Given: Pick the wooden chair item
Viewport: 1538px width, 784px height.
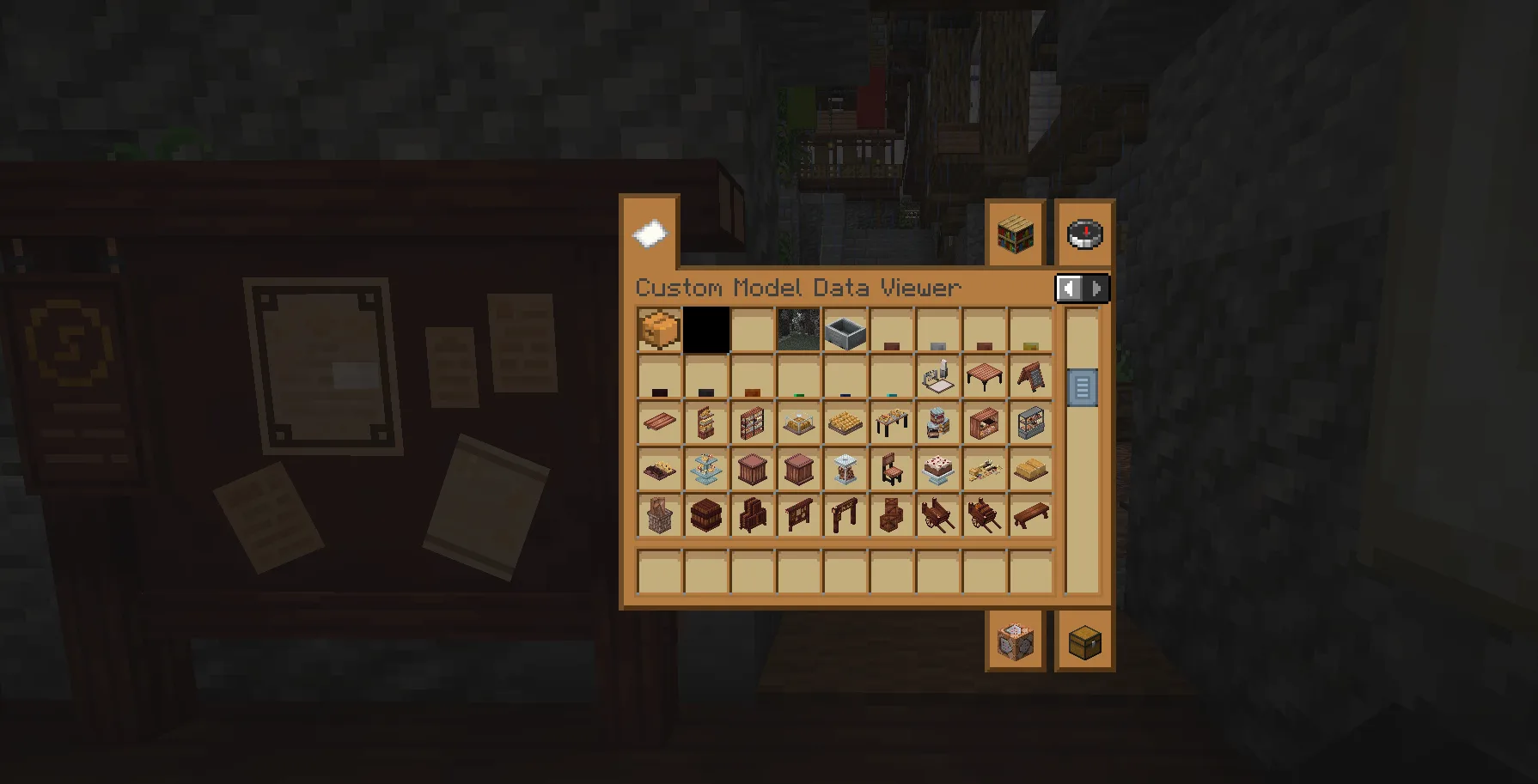Looking at the screenshot, I should click(x=891, y=470).
